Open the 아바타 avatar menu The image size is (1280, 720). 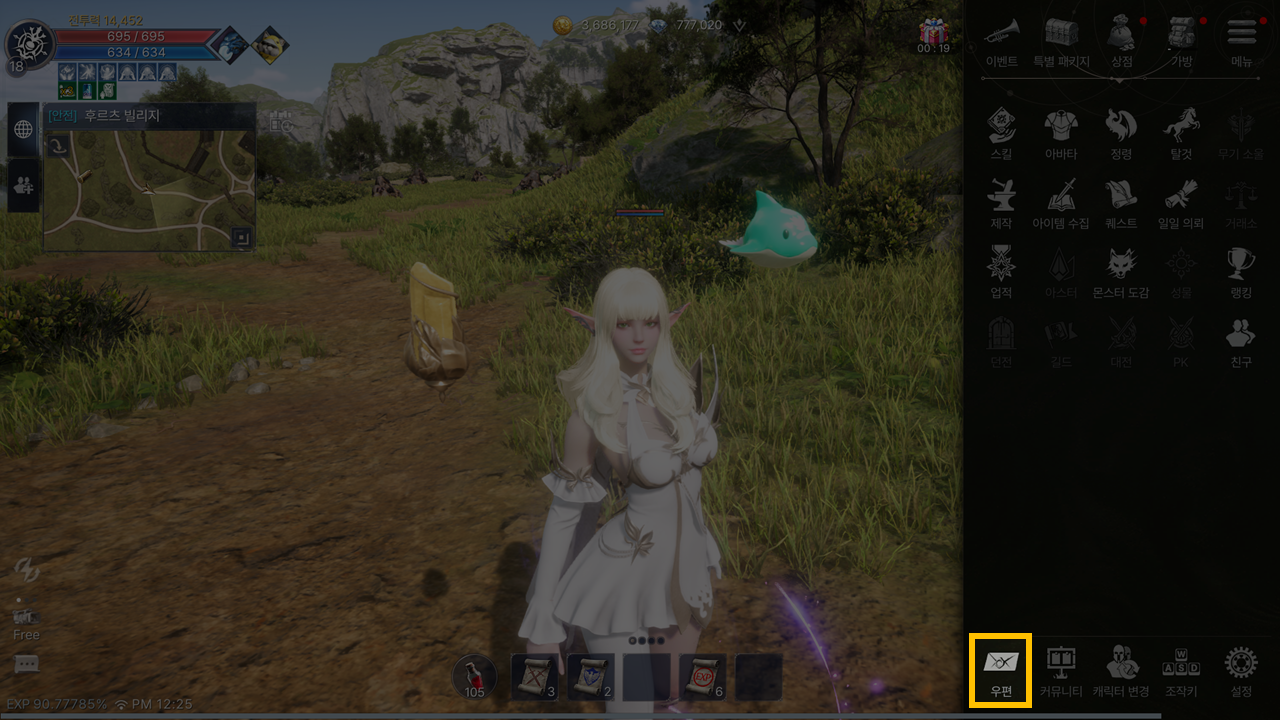[x=1061, y=132]
